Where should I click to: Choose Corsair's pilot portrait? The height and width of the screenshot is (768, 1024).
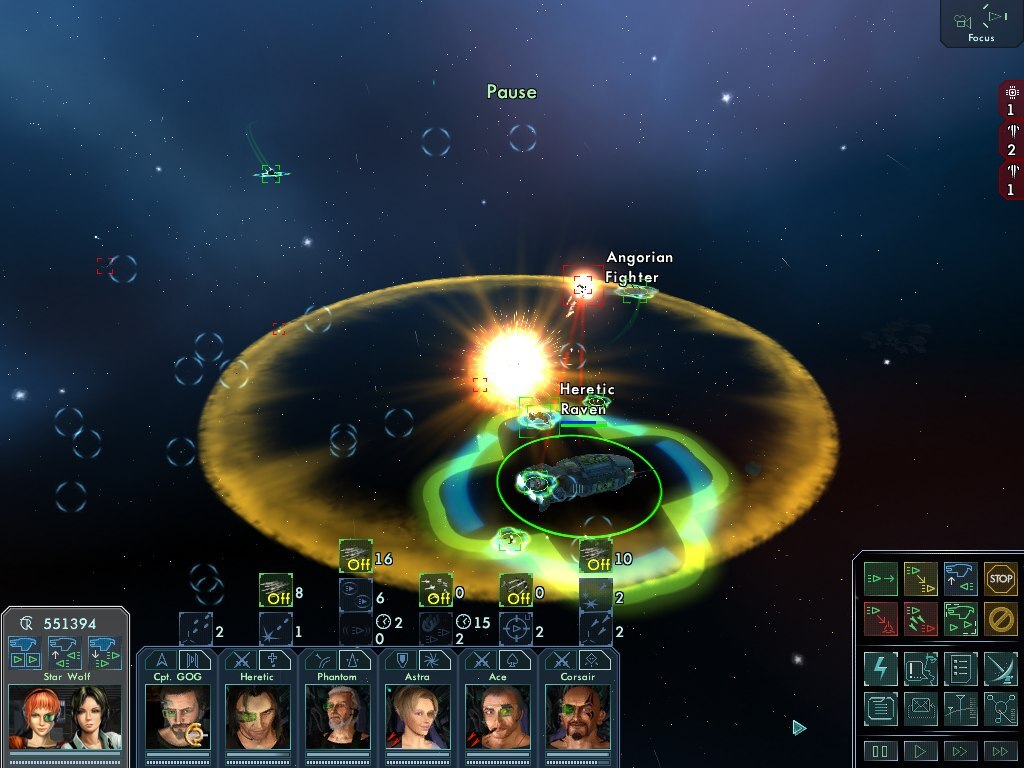(577, 716)
